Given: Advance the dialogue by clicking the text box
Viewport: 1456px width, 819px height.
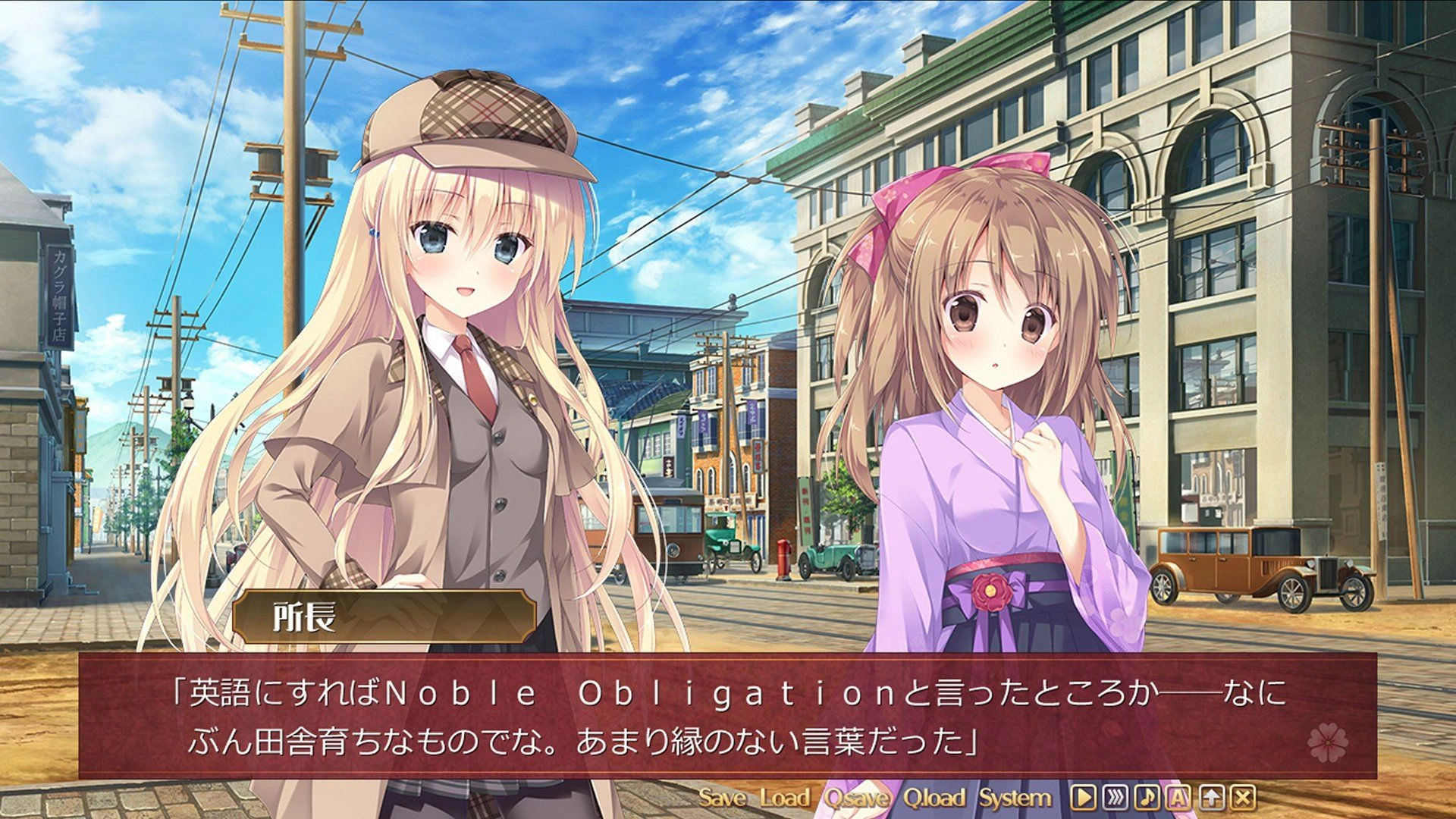Looking at the screenshot, I should (728, 716).
